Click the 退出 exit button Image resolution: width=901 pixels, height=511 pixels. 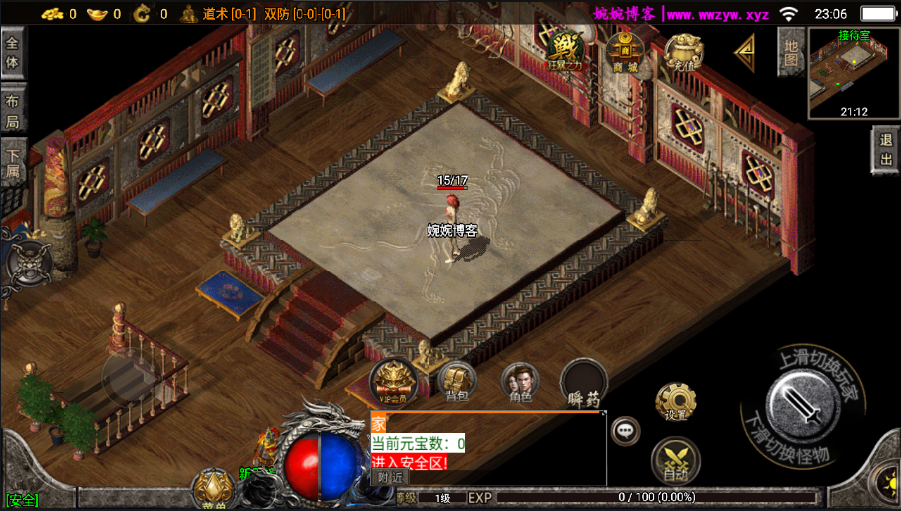pyautogui.click(x=885, y=152)
